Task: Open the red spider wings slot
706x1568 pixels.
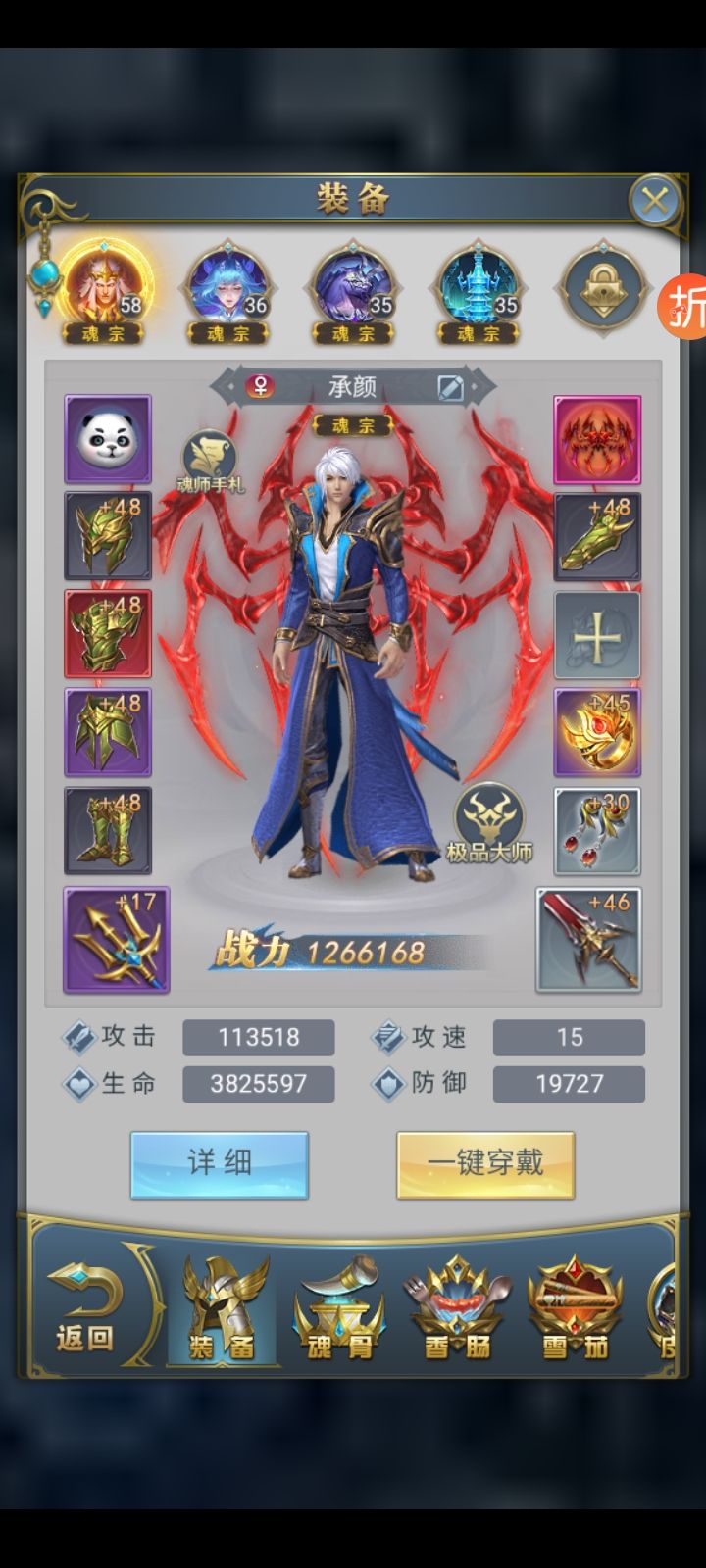Action: [x=597, y=439]
